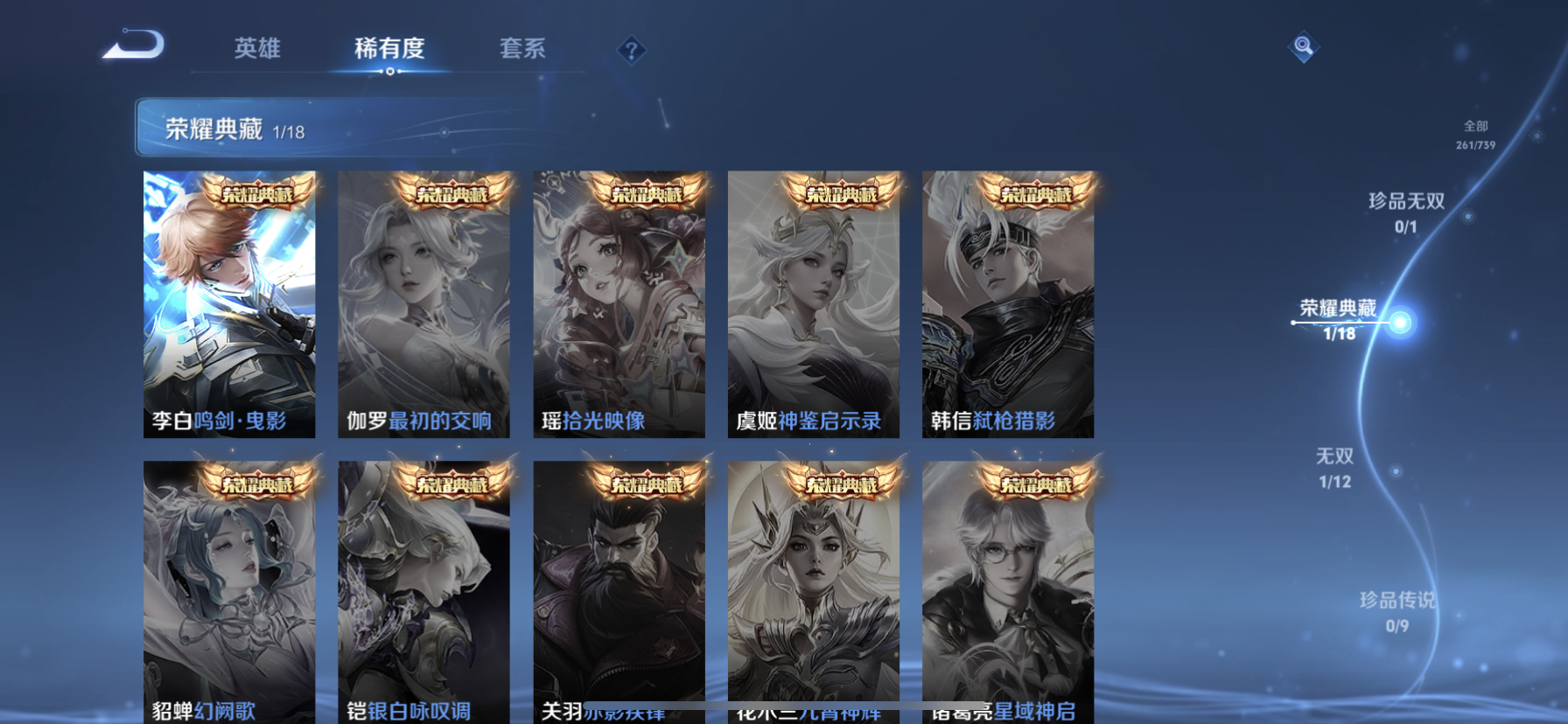Select the 诸葛亮 星域神启 skin card
The image size is (1568, 724).
click(x=1008, y=590)
